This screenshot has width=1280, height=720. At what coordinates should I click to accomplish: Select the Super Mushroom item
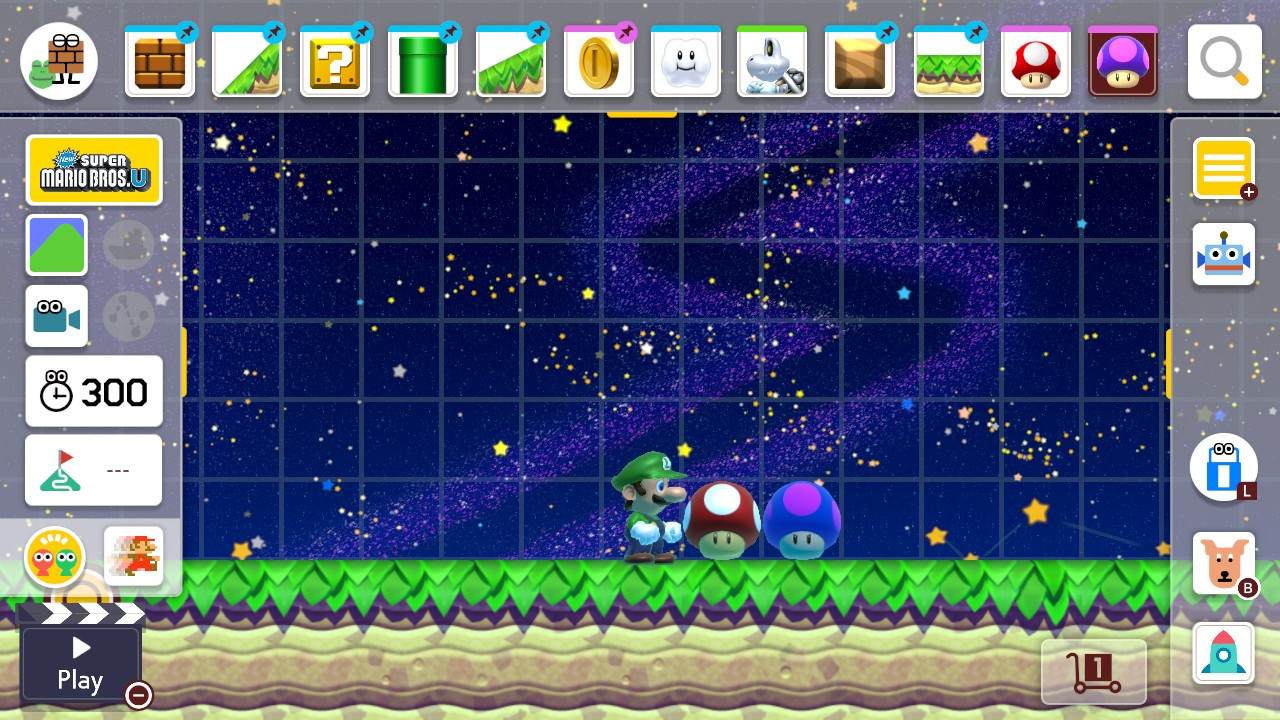pyautogui.click(x=1035, y=61)
